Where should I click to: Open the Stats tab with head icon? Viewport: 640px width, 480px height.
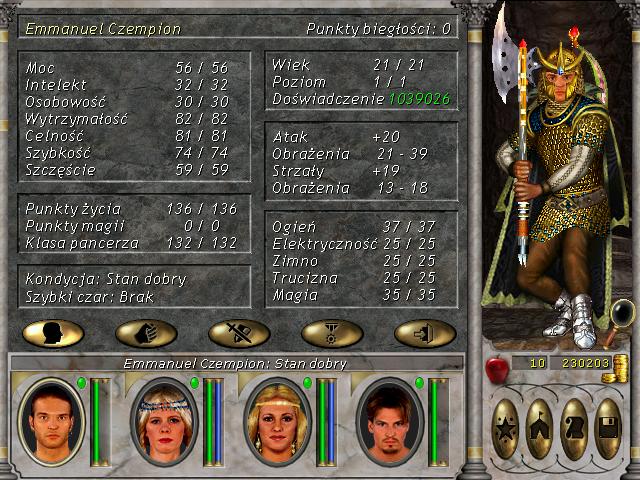52,333
